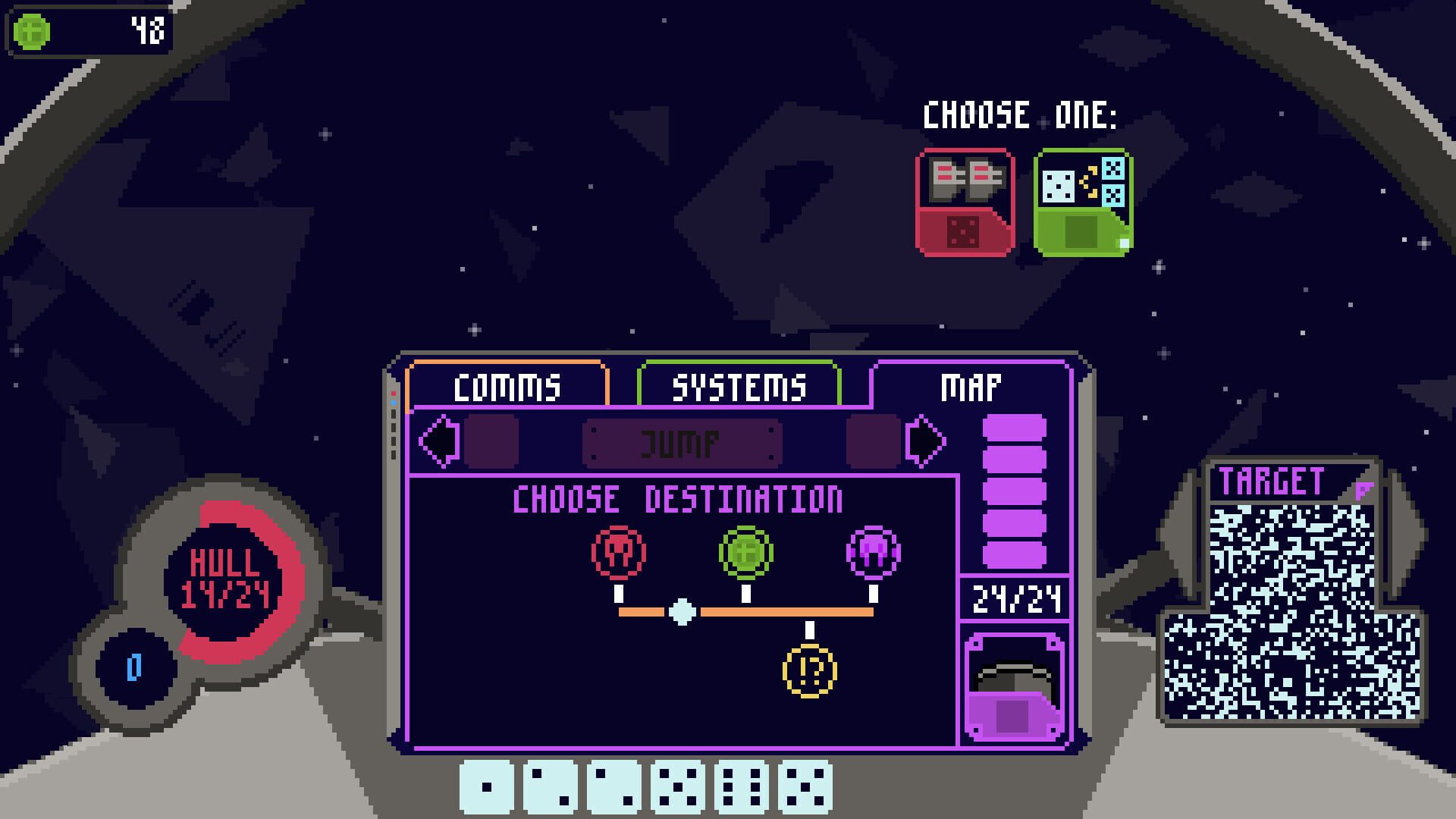Collapse the CHOOSE ONE prompt
1456x819 pixels.
click(1020, 114)
